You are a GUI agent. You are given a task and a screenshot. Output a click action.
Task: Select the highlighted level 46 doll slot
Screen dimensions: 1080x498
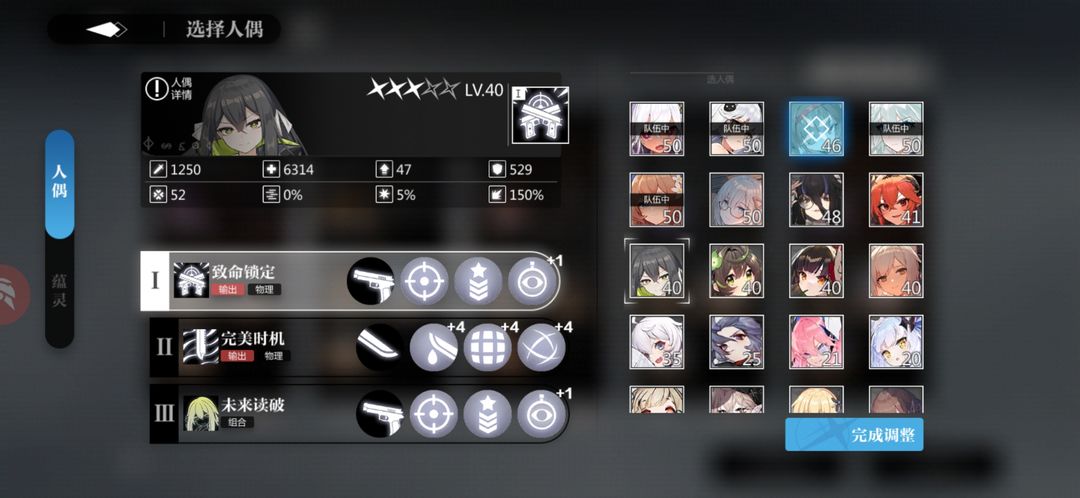[816, 129]
